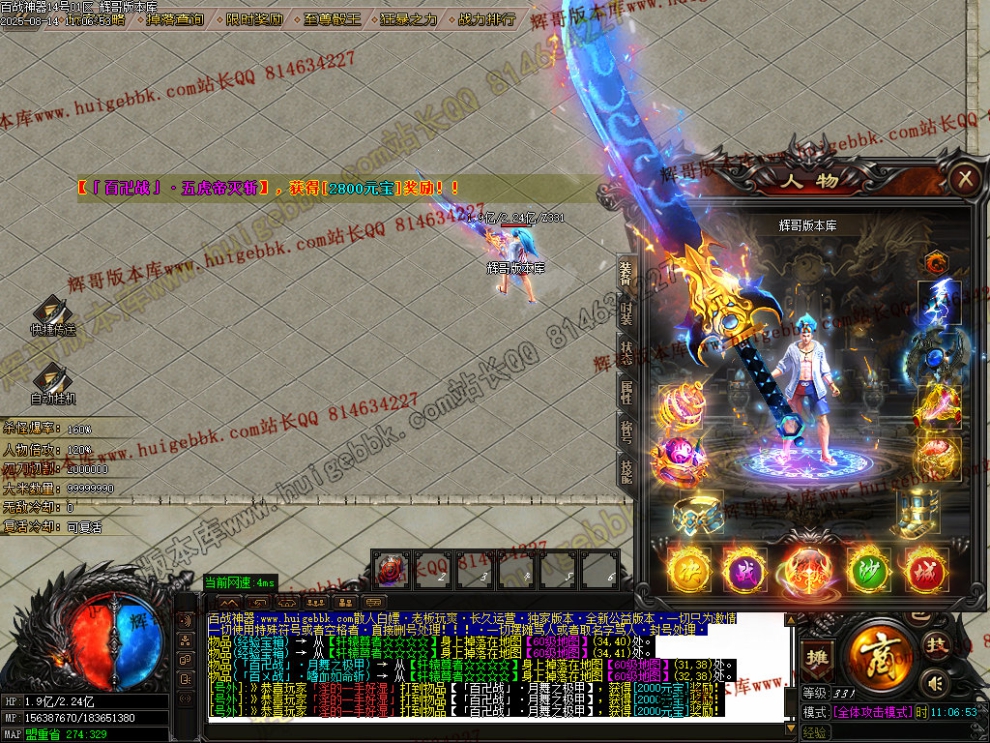Click the red 城 orb icon
The width and height of the screenshot is (990, 743).
[x=926, y=569]
